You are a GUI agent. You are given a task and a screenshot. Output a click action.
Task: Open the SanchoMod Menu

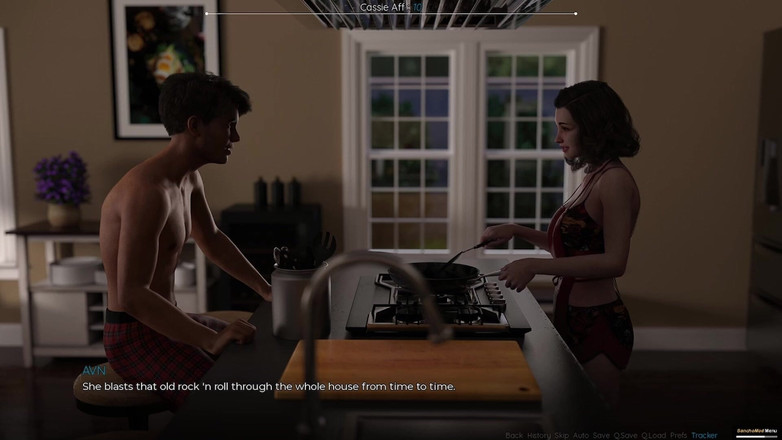pyautogui.click(x=757, y=431)
